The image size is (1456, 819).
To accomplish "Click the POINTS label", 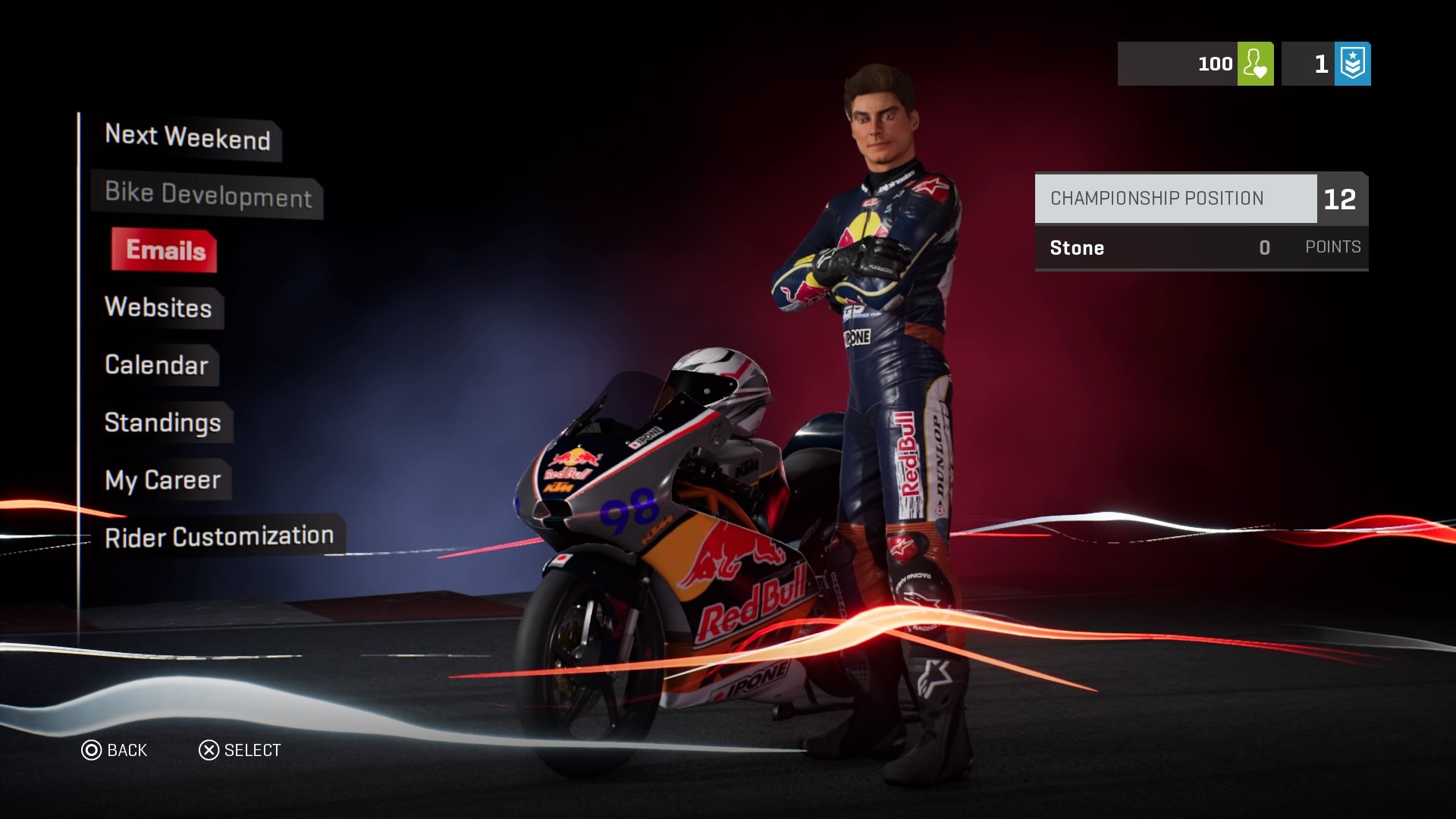I will click(x=1332, y=246).
